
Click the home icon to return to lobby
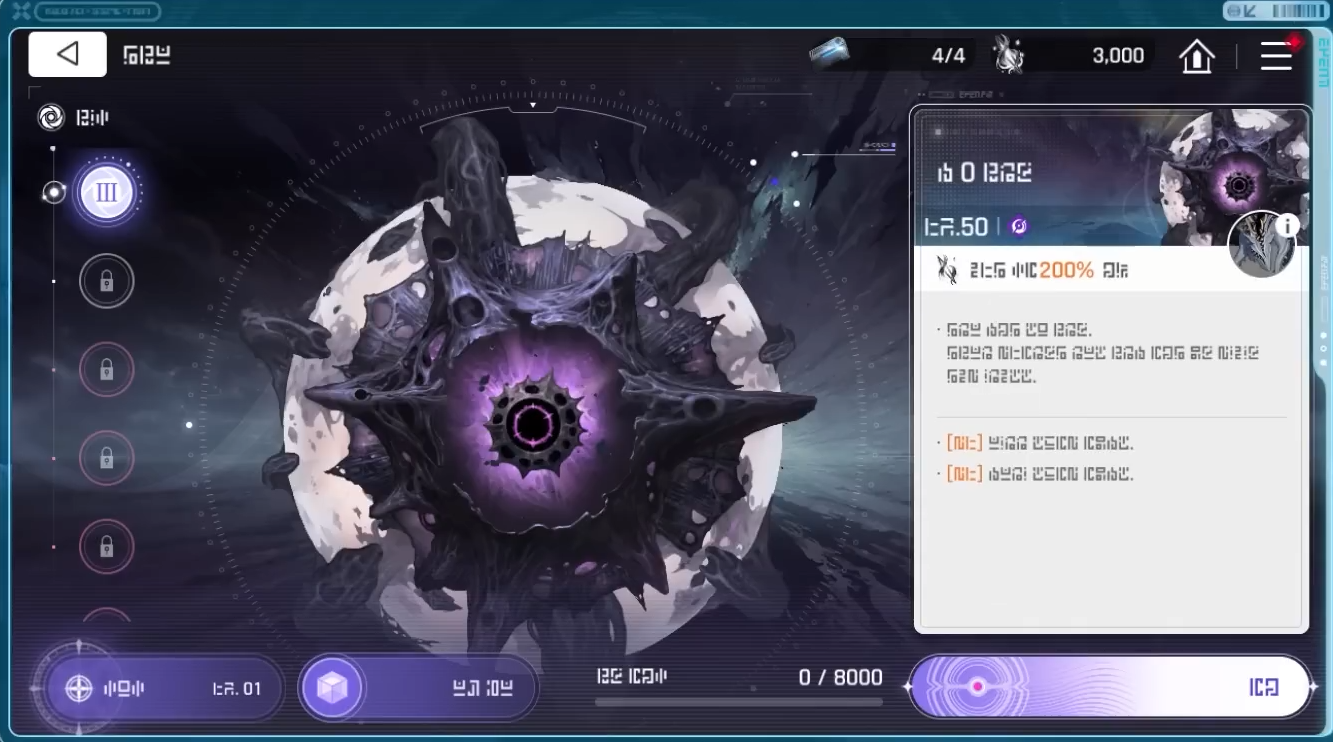point(1196,55)
